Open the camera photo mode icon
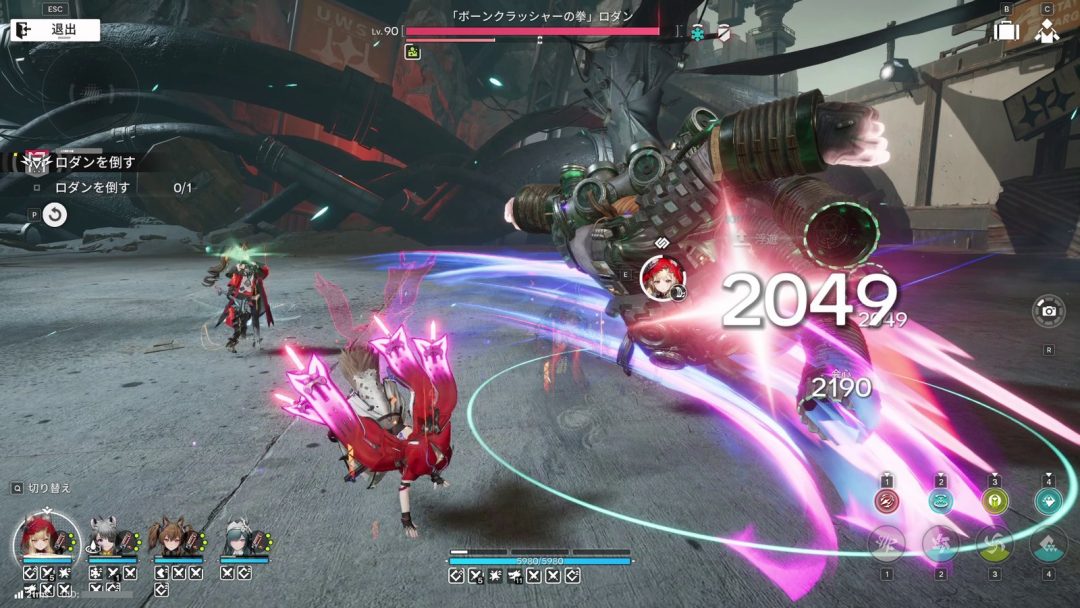1080x608 pixels. coord(1048,311)
